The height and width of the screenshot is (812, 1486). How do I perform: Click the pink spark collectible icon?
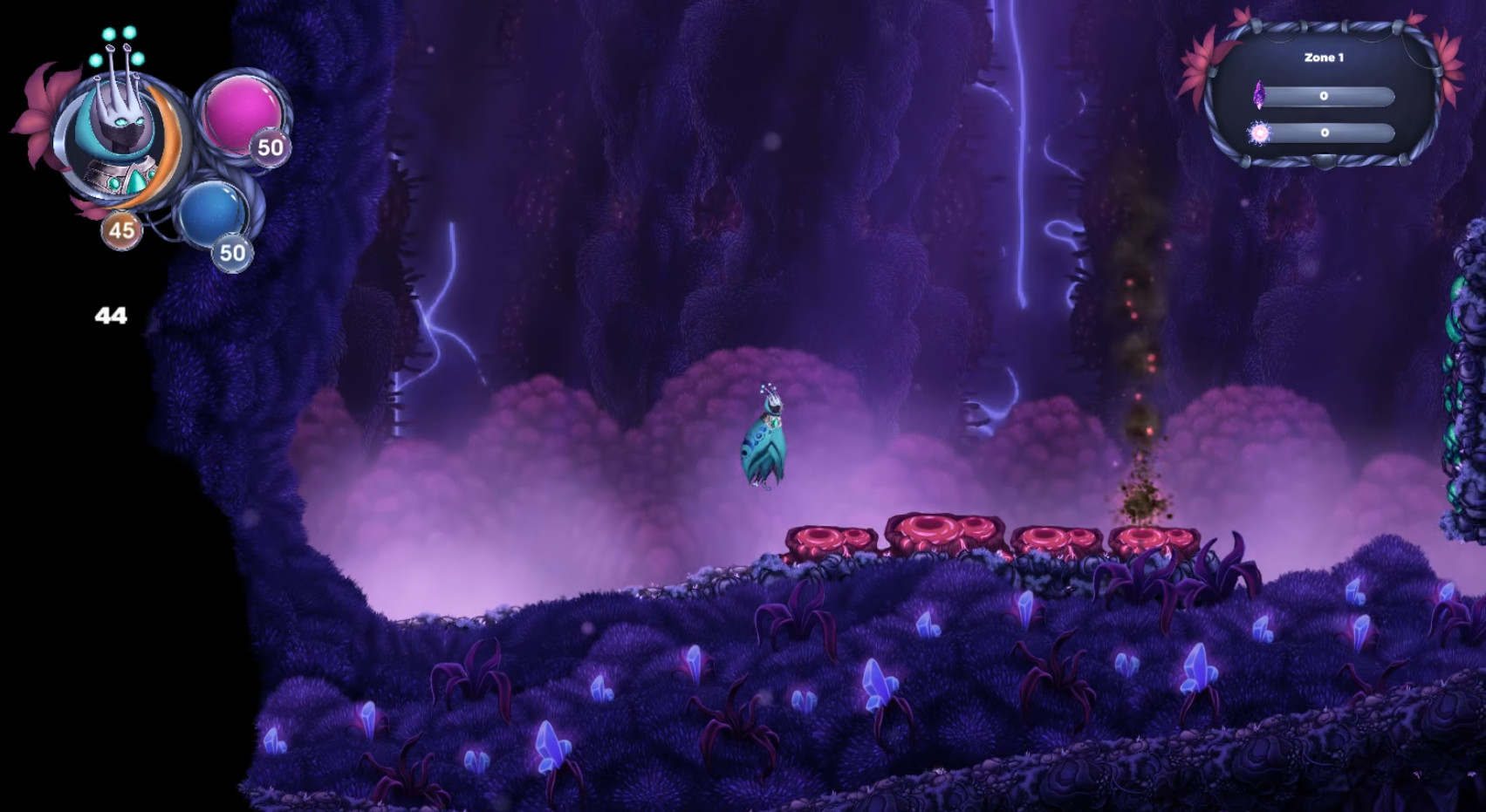pyautogui.click(x=1260, y=133)
